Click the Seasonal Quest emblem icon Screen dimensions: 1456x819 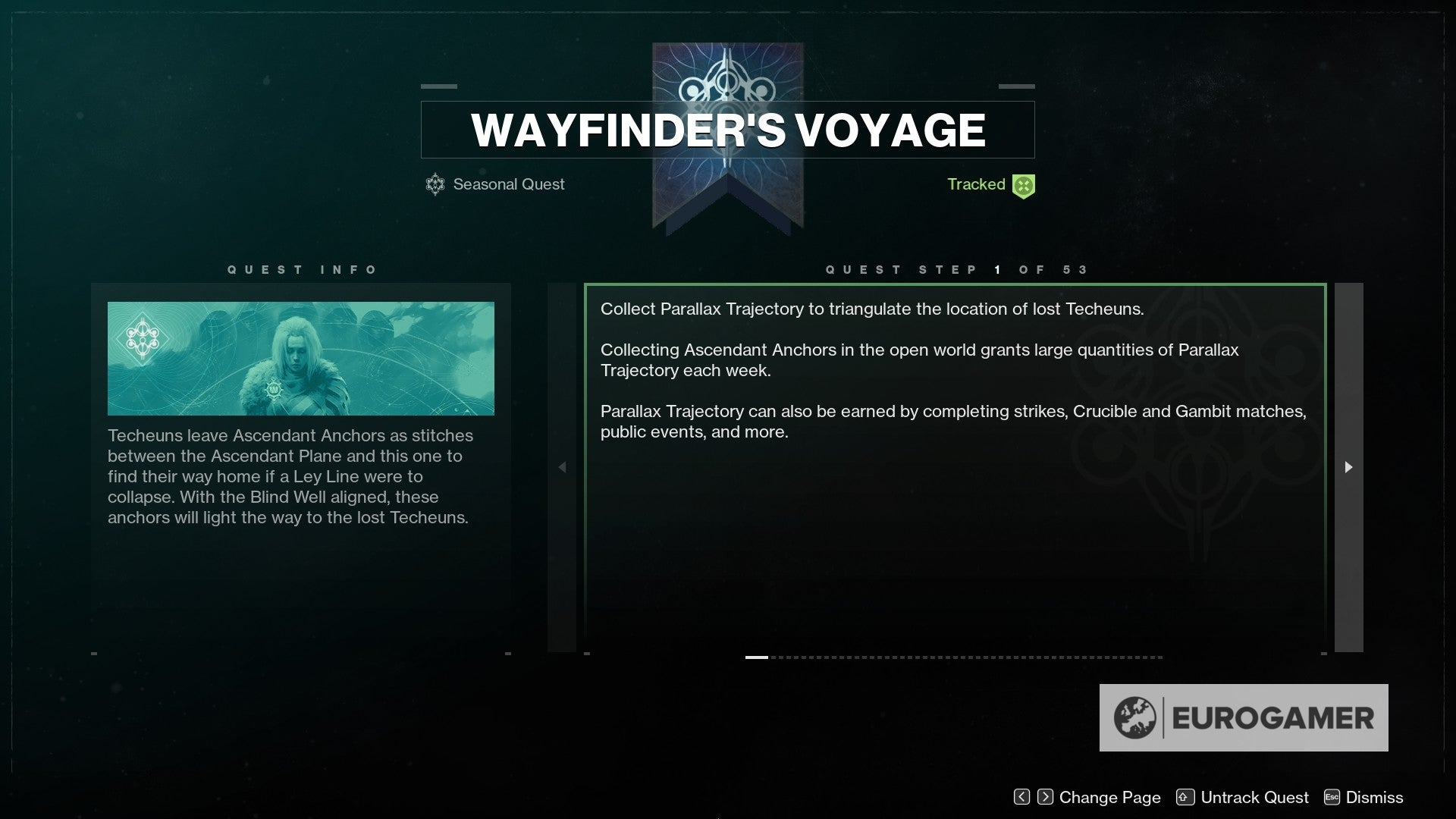click(x=435, y=184)
